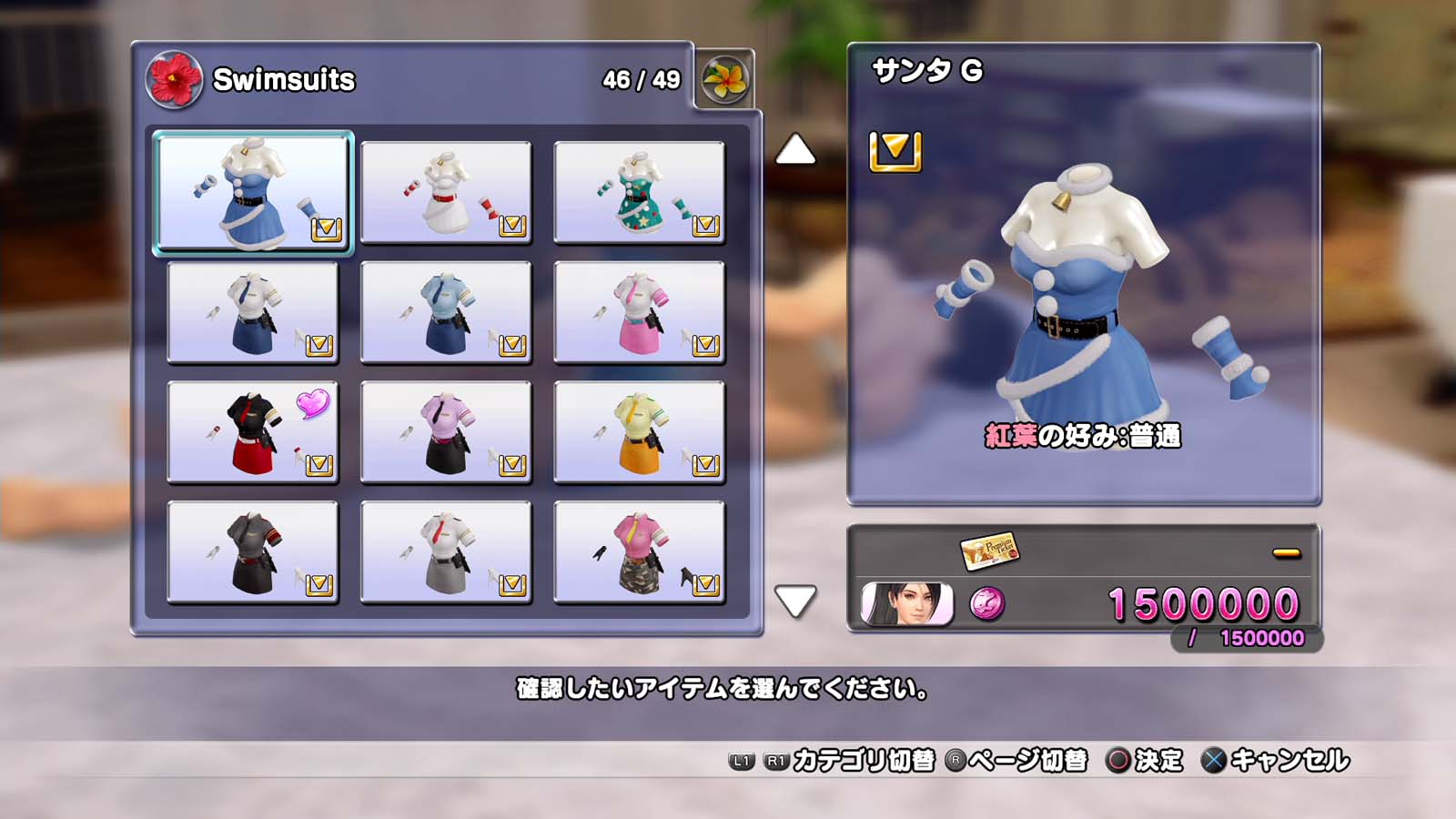
Task: Go to next page with the down arrow
Action: [x=795, y=602]
